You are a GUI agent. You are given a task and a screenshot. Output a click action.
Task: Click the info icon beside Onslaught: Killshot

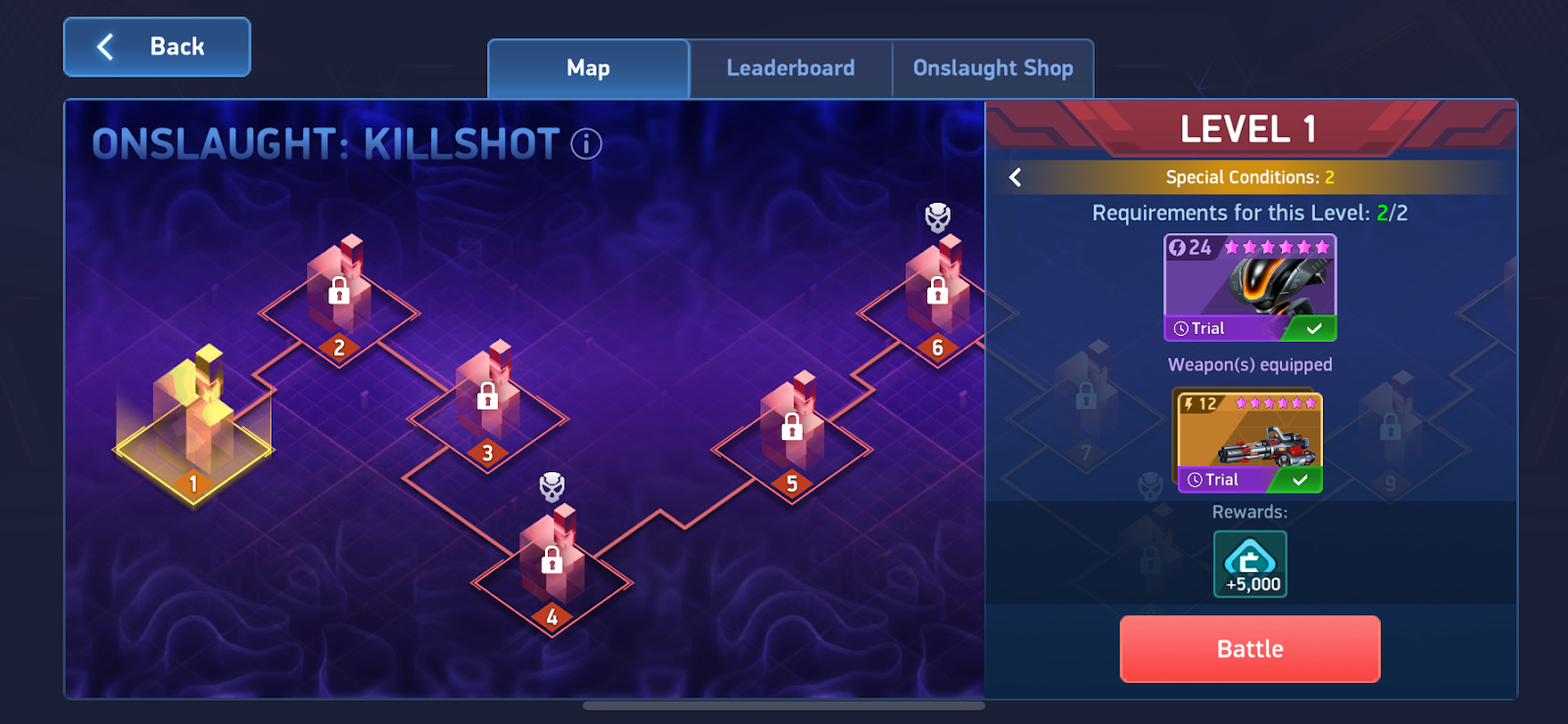pyautogui.click(x=585, y=144)
